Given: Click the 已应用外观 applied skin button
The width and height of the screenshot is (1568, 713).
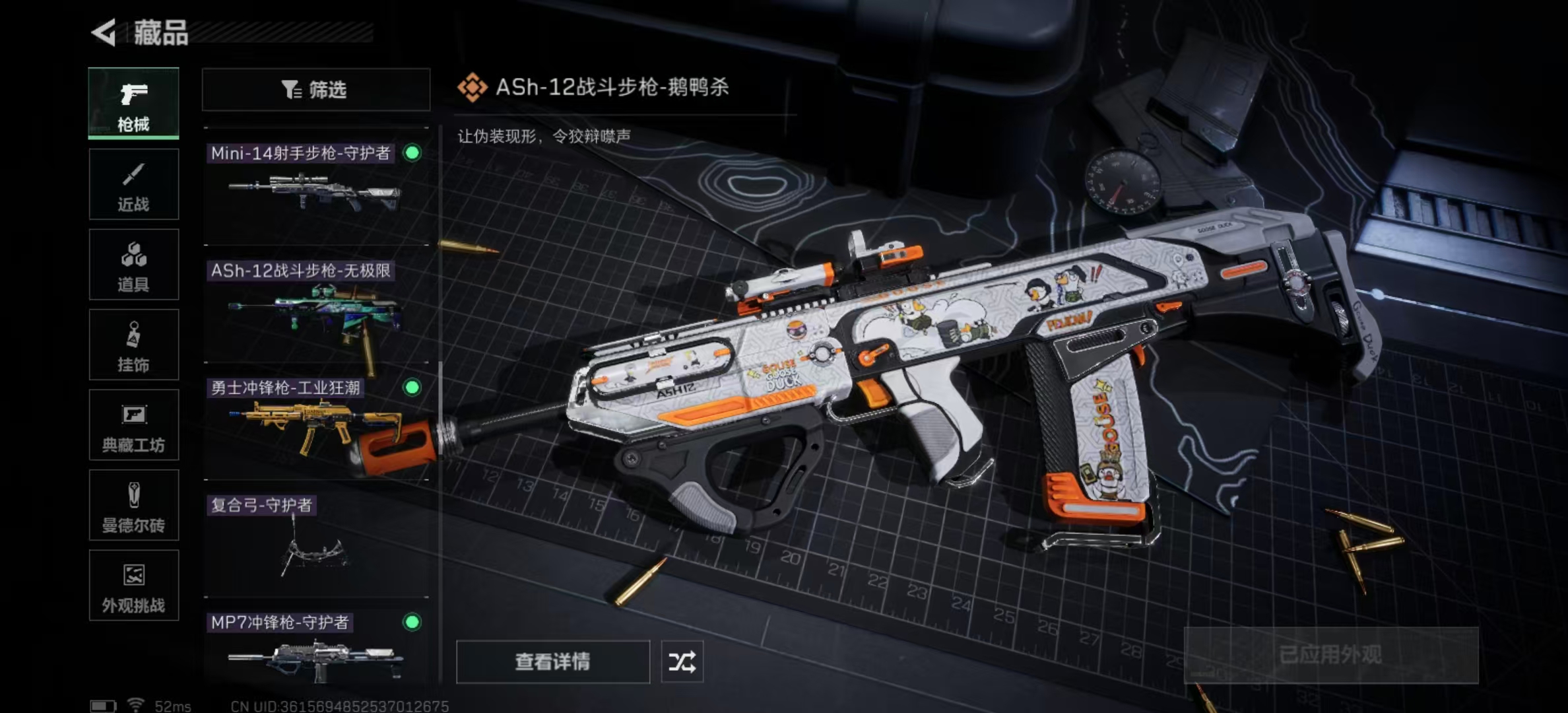Looking at the screenshot, I should [1330, 655].
